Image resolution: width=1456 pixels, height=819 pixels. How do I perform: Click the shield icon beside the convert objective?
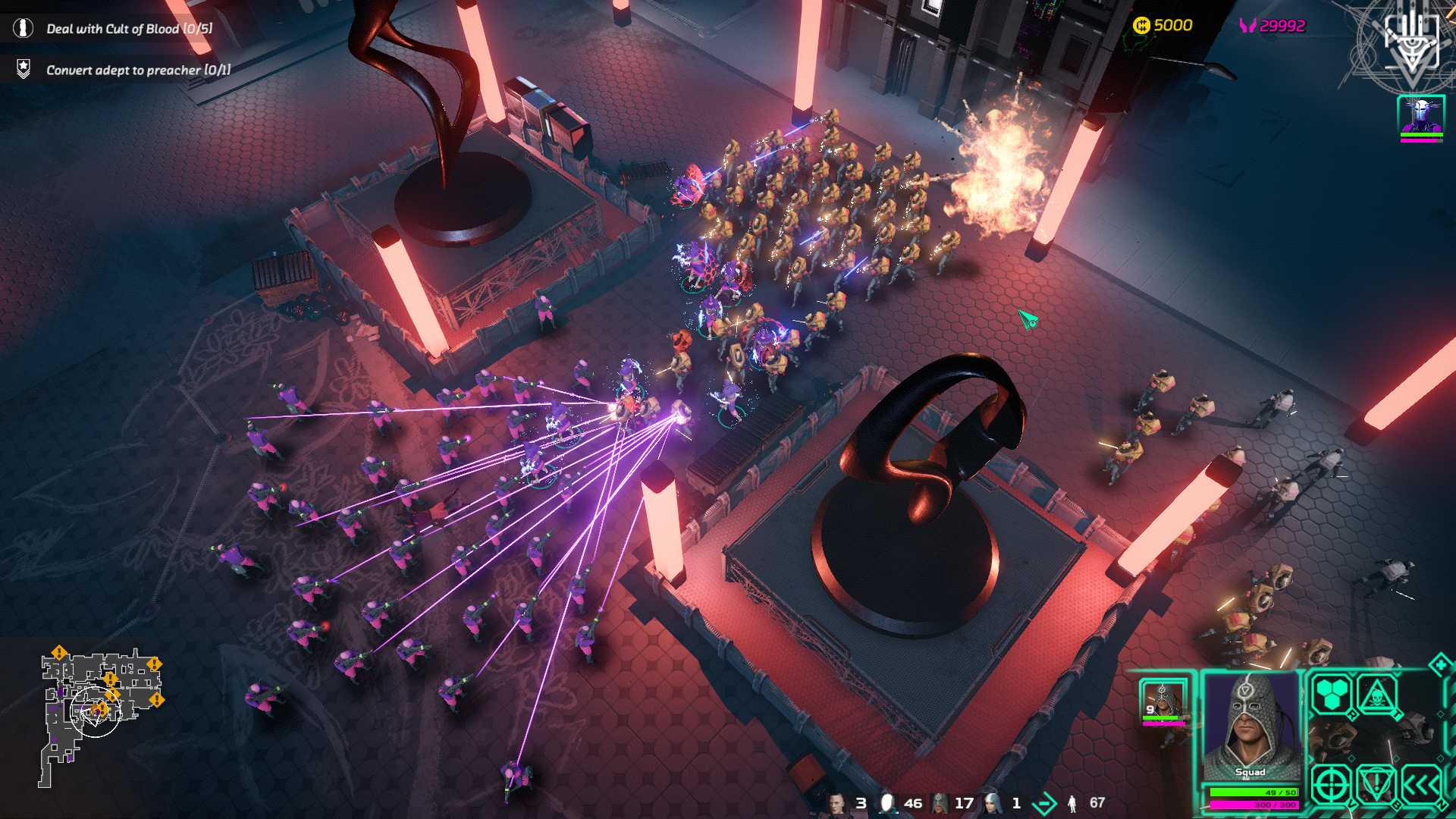tap(23, 69)
